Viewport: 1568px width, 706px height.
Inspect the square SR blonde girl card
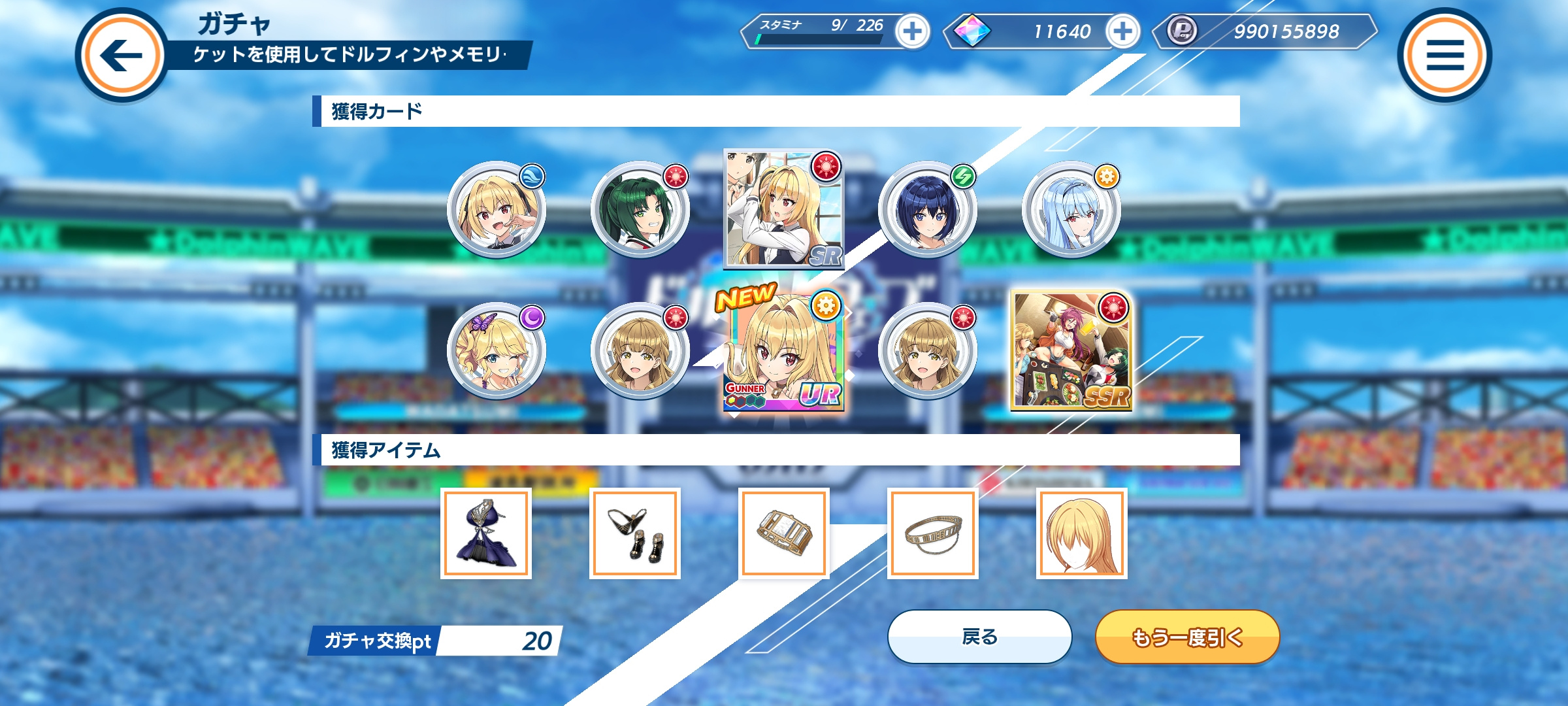pyautogui.click(x=783, y=209)
